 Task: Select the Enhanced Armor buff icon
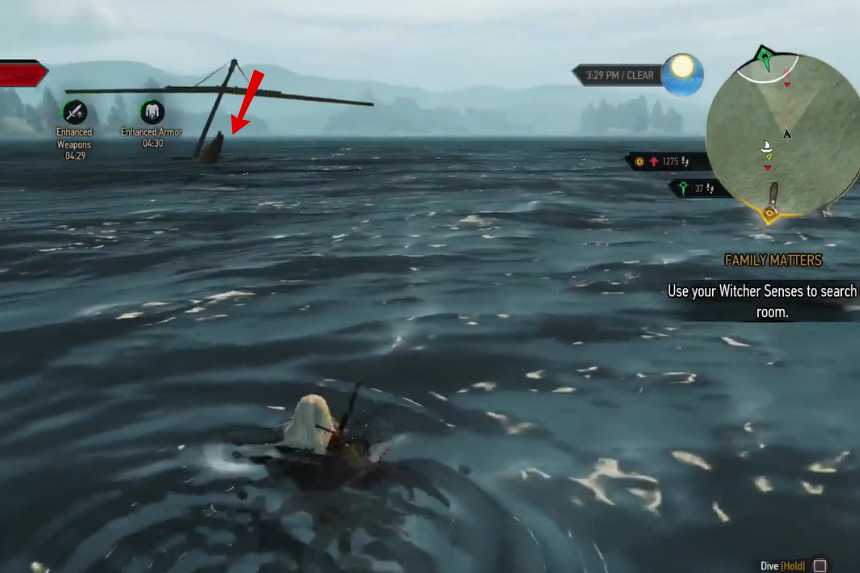[152, 111]
